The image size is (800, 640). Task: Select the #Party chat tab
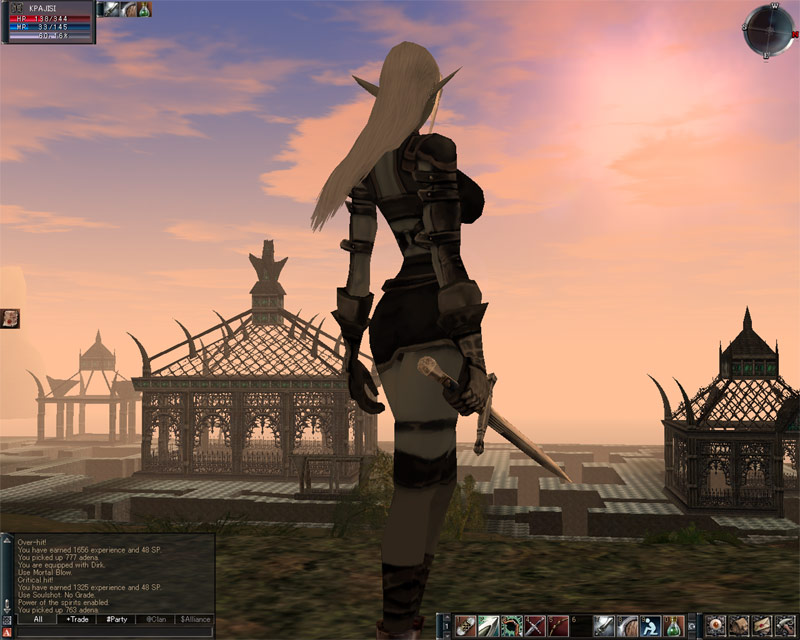click(x=117, y=620)
